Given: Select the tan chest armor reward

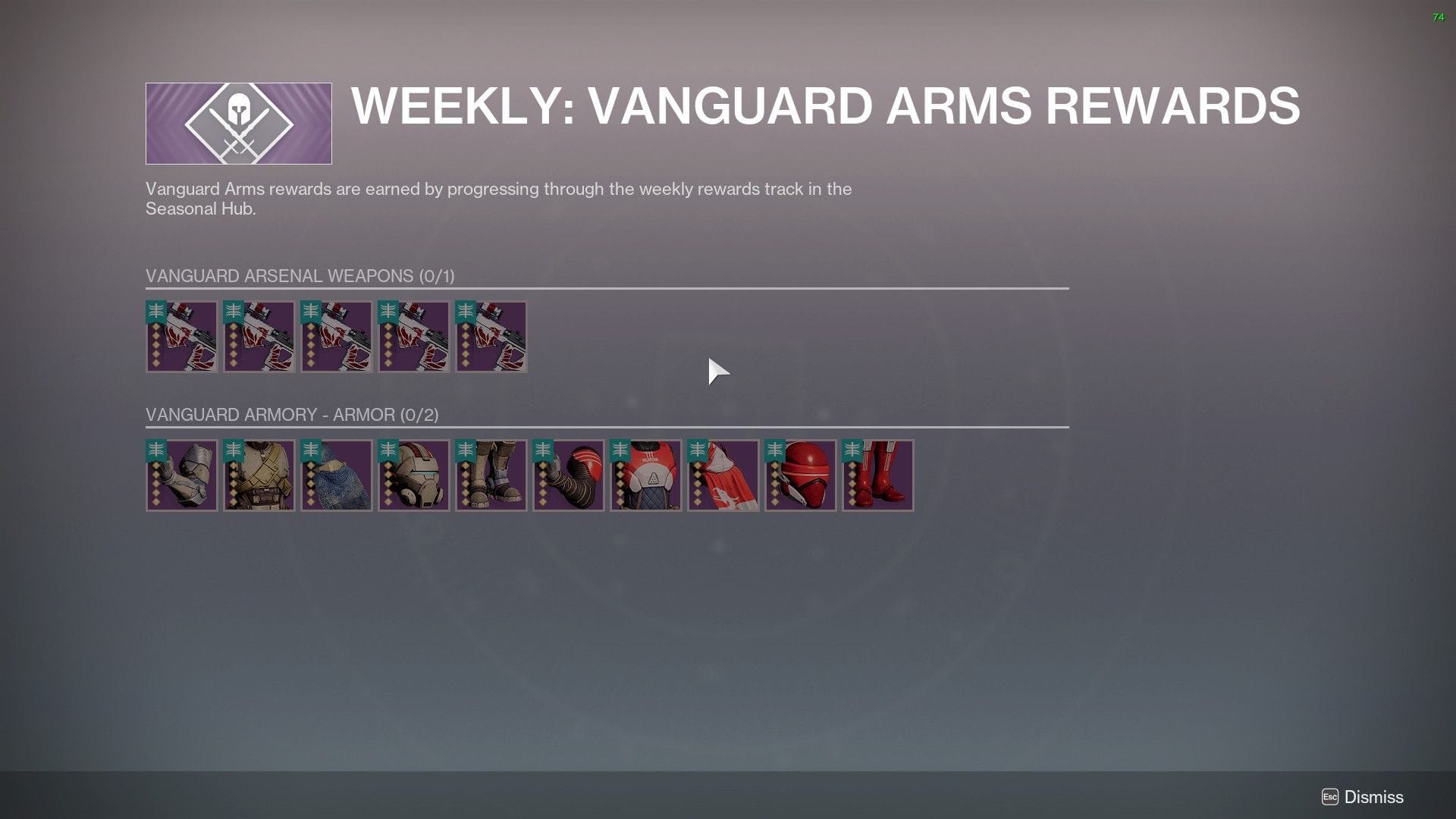Looking at the screenshot, I should (259, 475).
